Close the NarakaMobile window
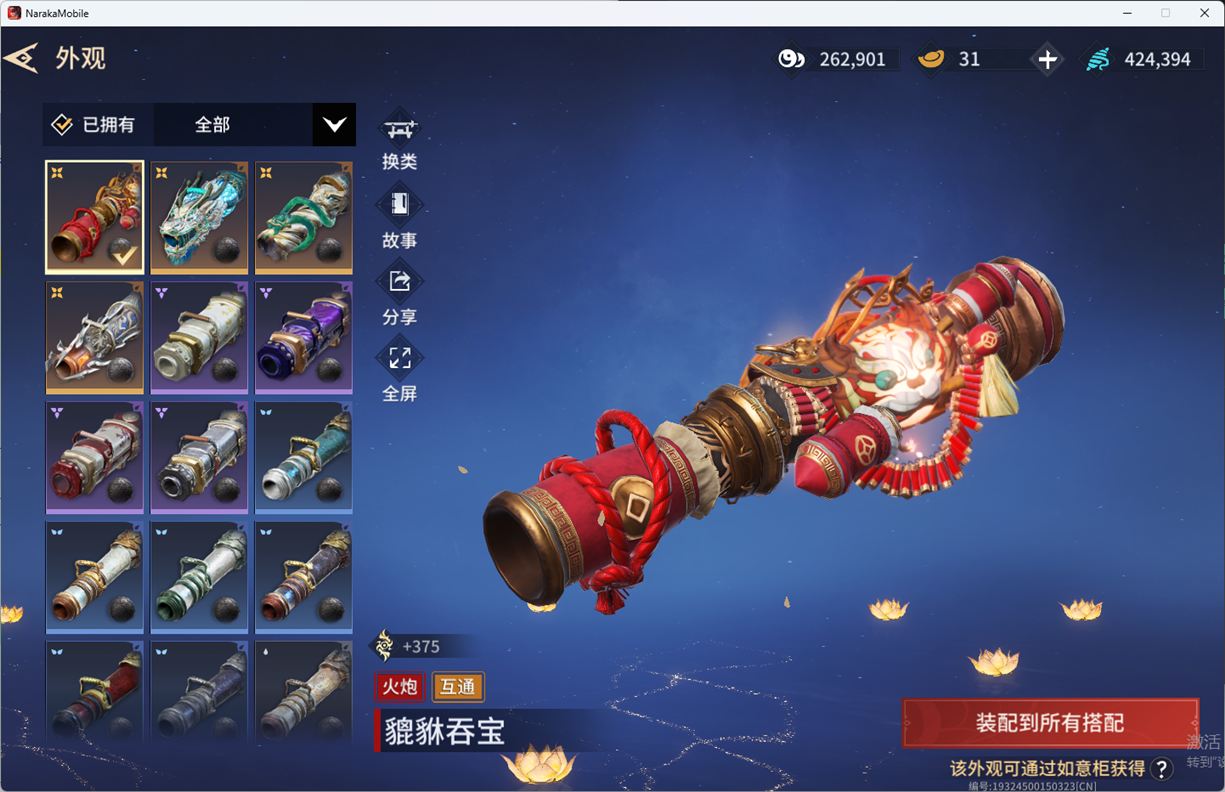Image resolution: width=1225 pixels, height=792 pixels. [1204, 13]
